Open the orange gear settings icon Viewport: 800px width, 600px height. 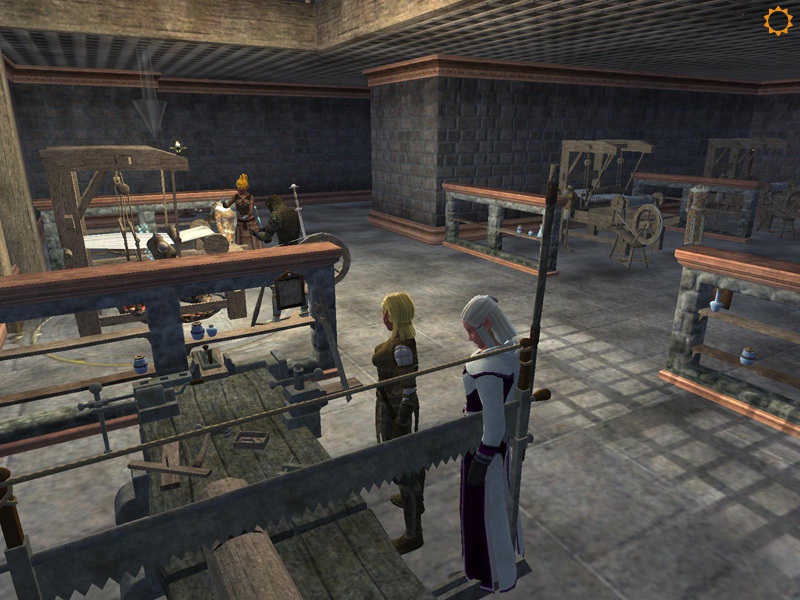tap(777, 21)
